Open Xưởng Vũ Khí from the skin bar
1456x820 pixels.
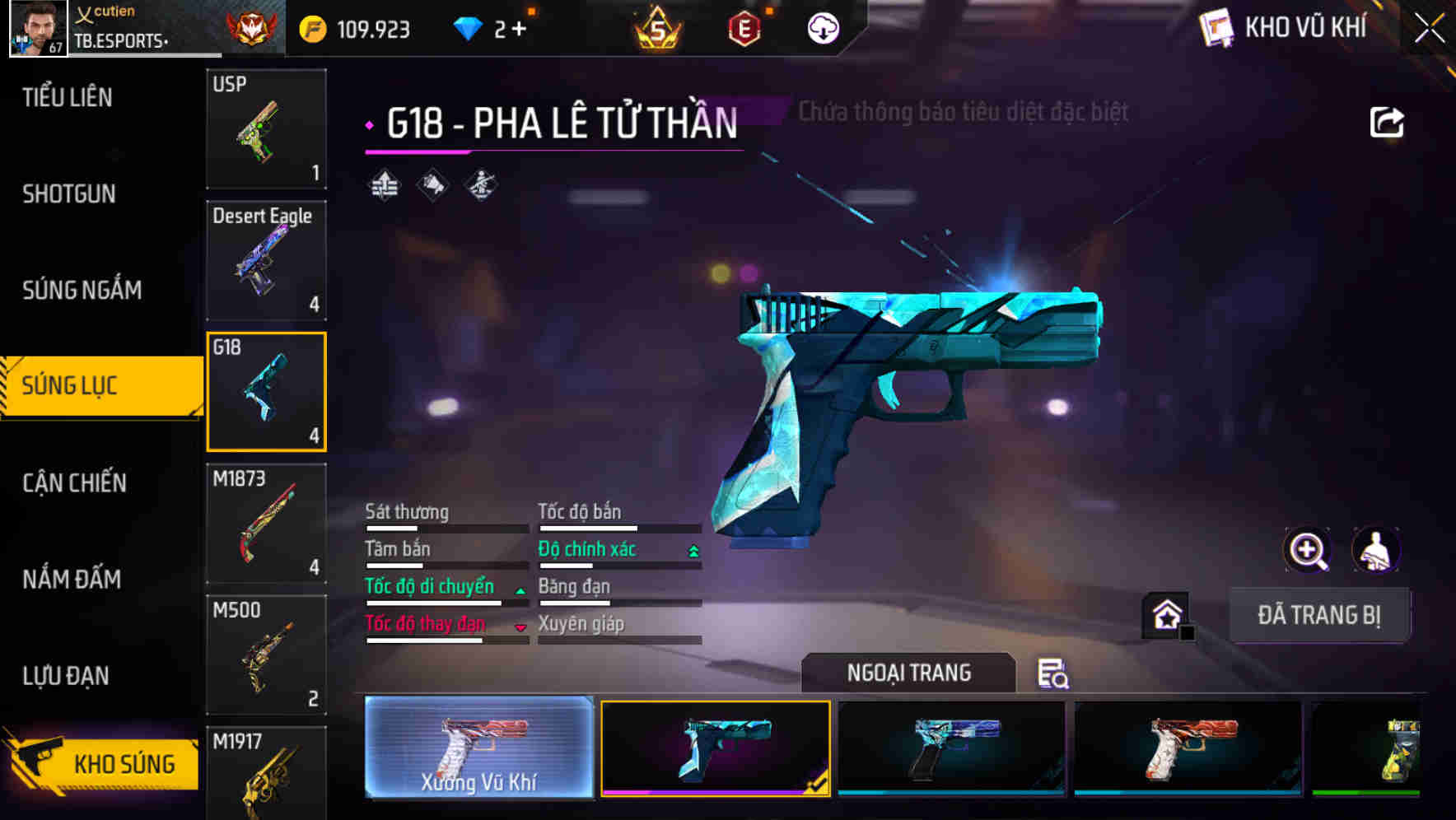(x=478, y=751)
